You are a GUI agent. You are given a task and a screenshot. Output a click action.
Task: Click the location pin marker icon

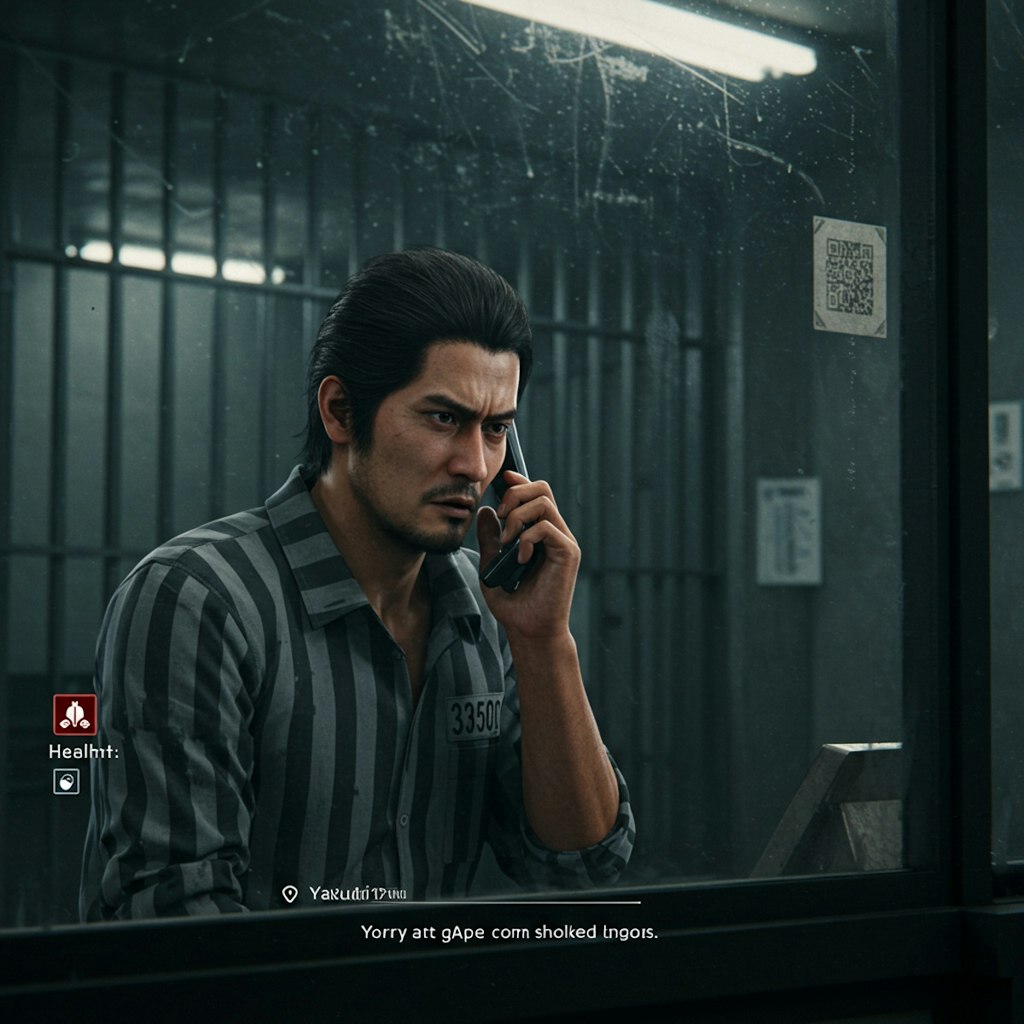pos(290,893)
